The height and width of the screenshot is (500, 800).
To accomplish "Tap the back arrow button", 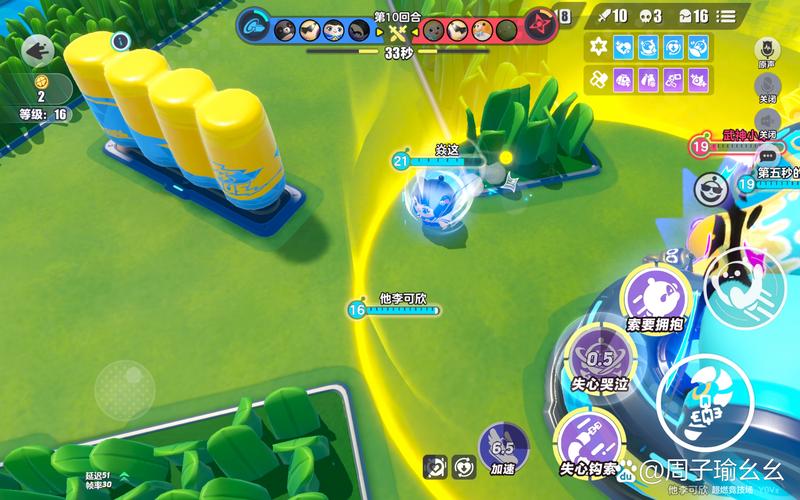I will (38, 48).
